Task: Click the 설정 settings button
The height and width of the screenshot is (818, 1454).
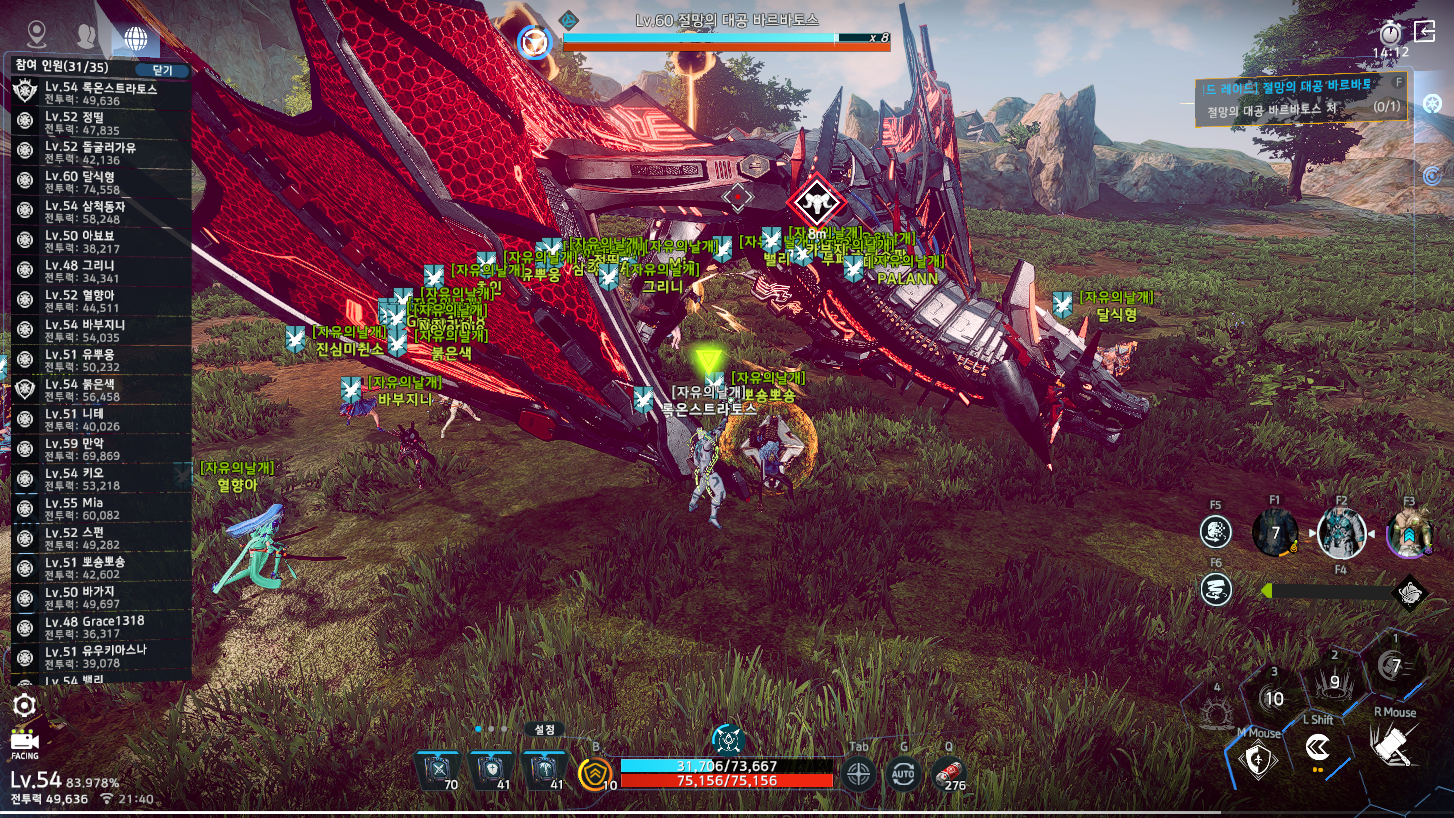Action: click(544, 730)
